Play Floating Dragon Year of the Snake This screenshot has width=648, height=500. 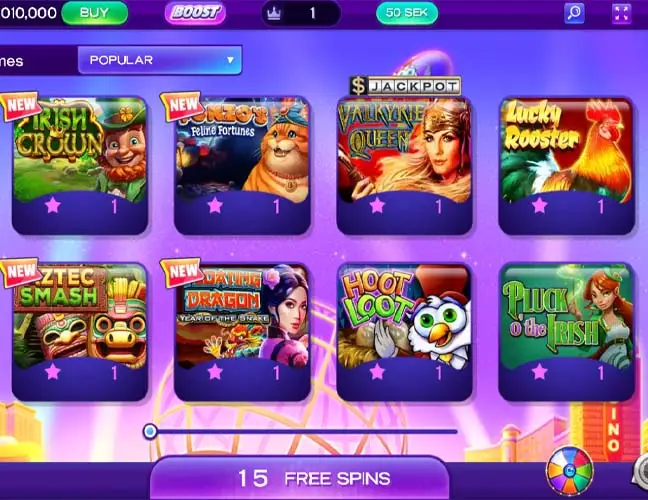241,316
